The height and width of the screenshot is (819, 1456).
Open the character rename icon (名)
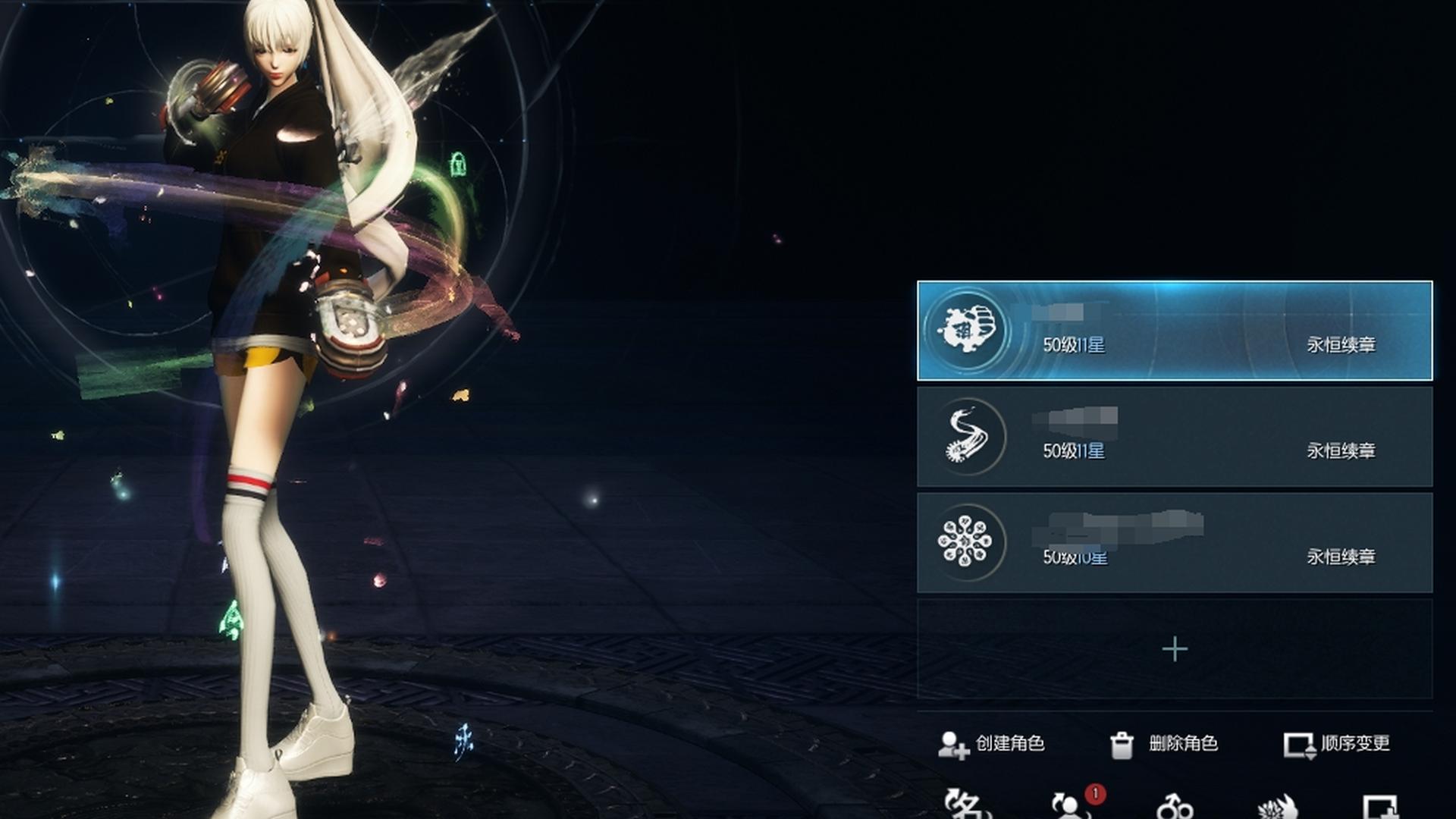[966, 805]
